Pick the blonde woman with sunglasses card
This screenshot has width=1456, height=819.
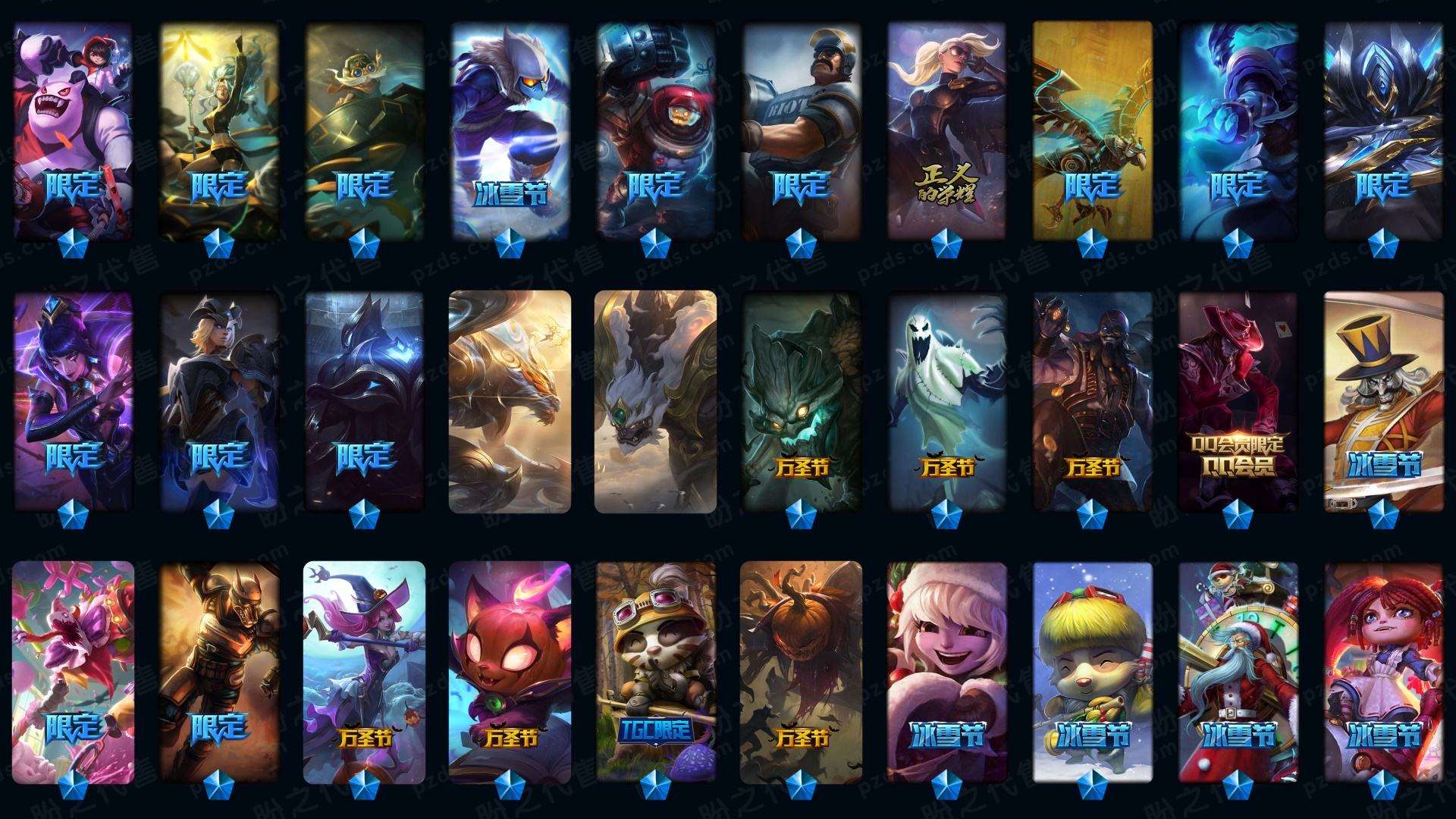click(x=946, y=130)
